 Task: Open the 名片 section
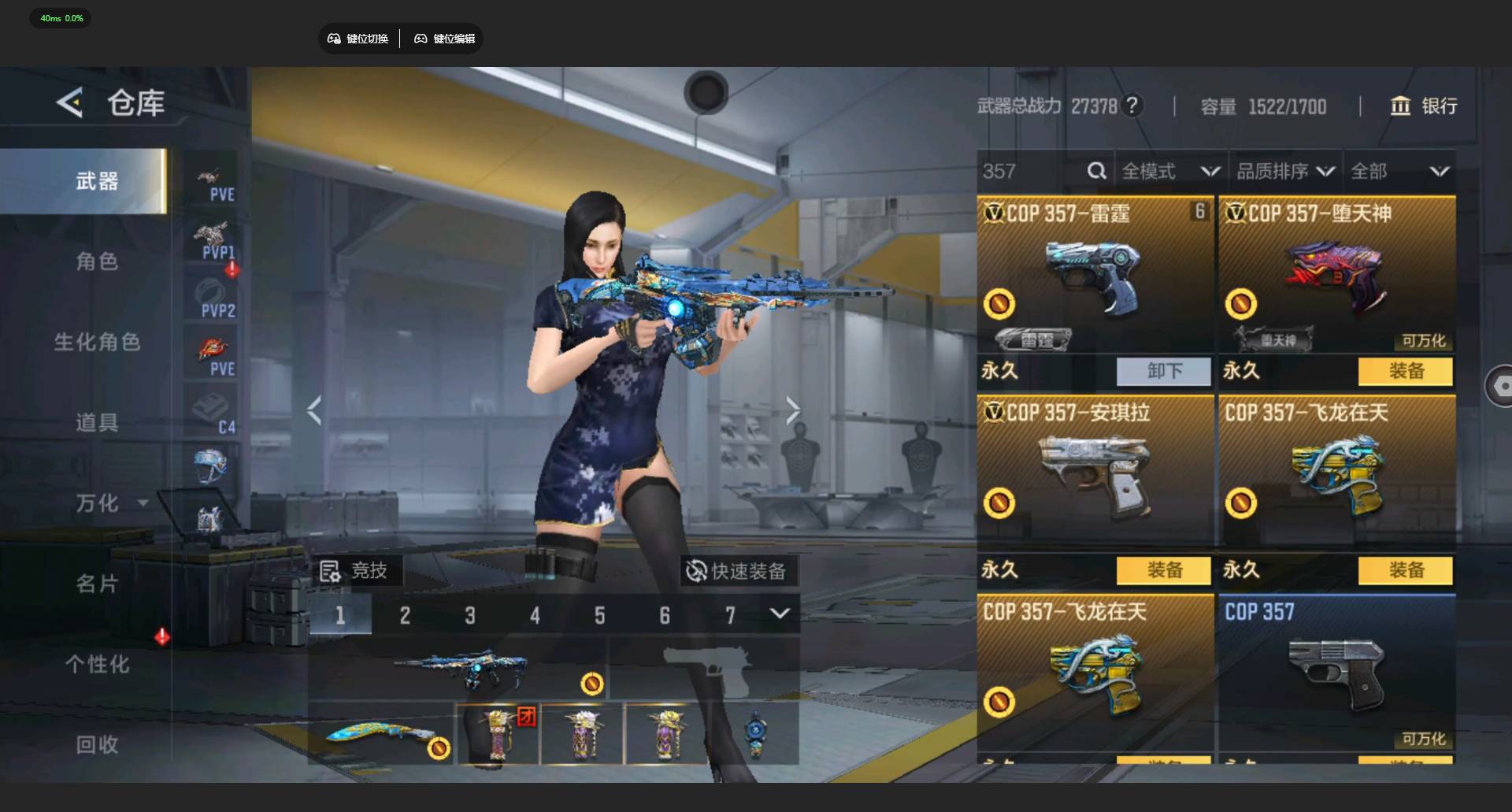97,584
